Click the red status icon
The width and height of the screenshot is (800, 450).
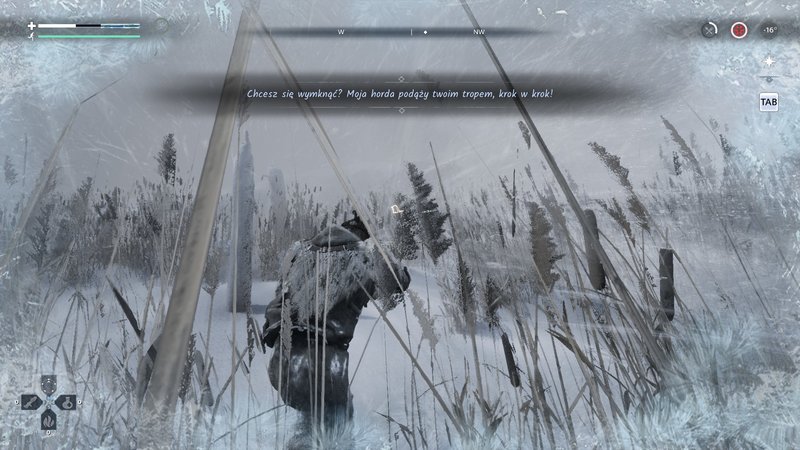pyautogui.click(x=739, y=30)
